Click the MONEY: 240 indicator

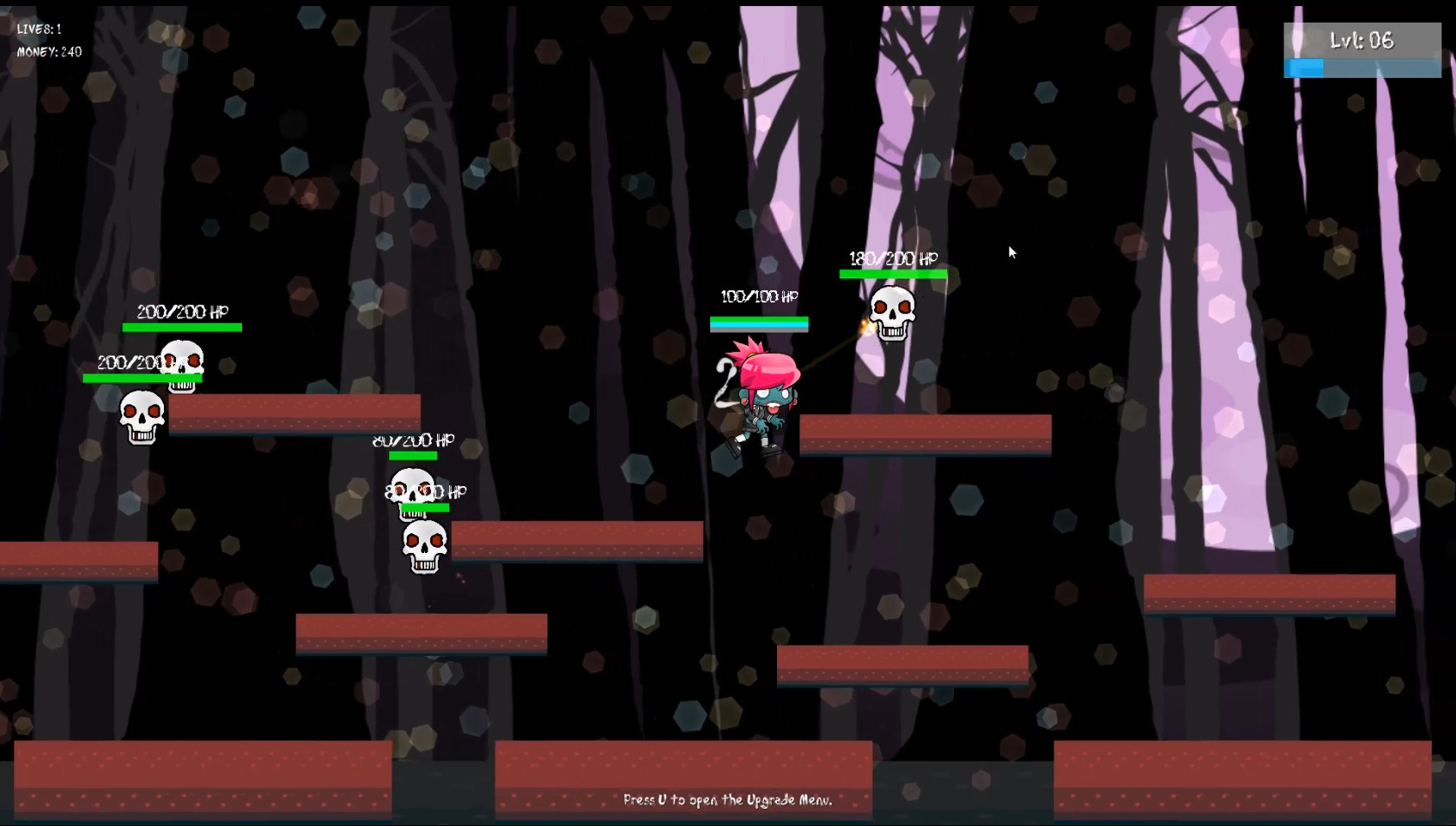(x=48, y=51)
